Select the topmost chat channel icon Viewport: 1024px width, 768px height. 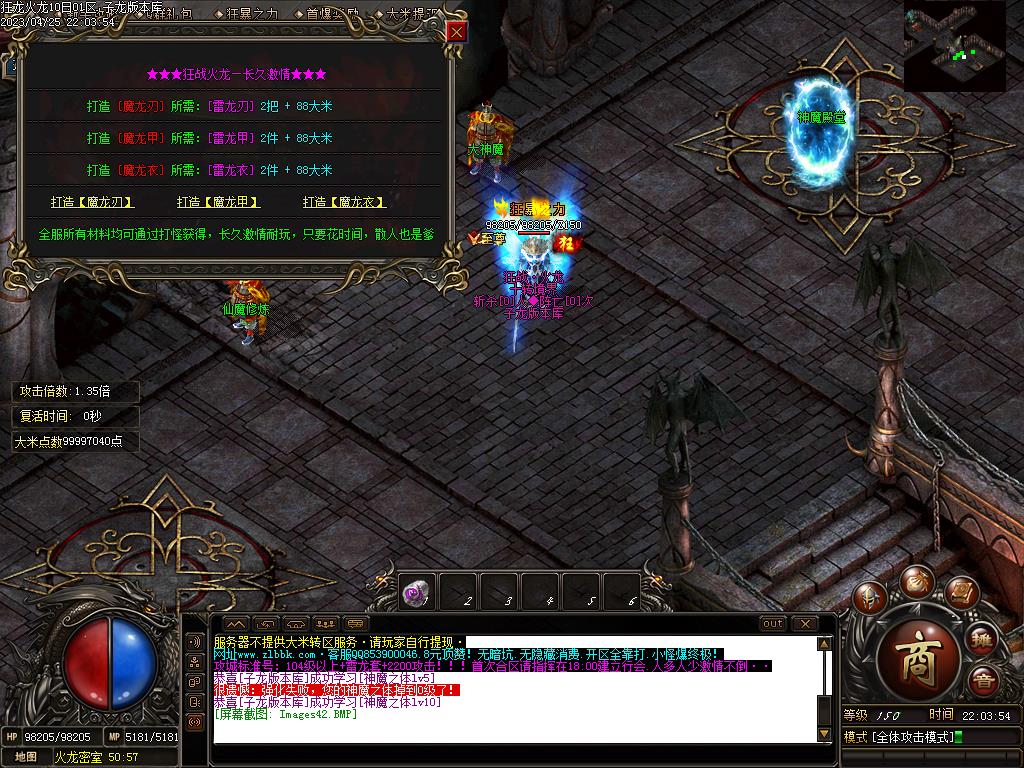(194, 641)
